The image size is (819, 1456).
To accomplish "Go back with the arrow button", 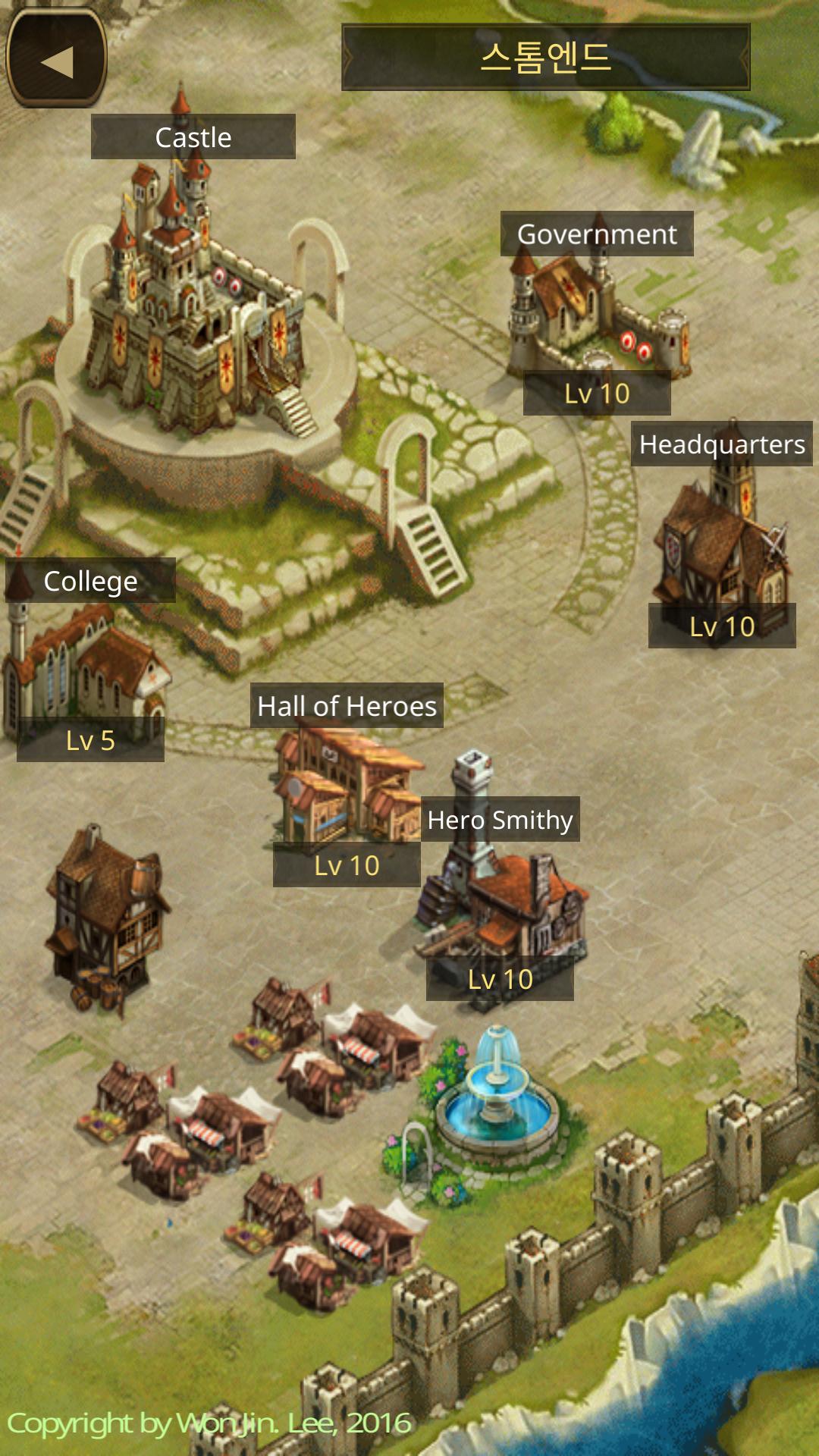I will click(x=56, y=60).
